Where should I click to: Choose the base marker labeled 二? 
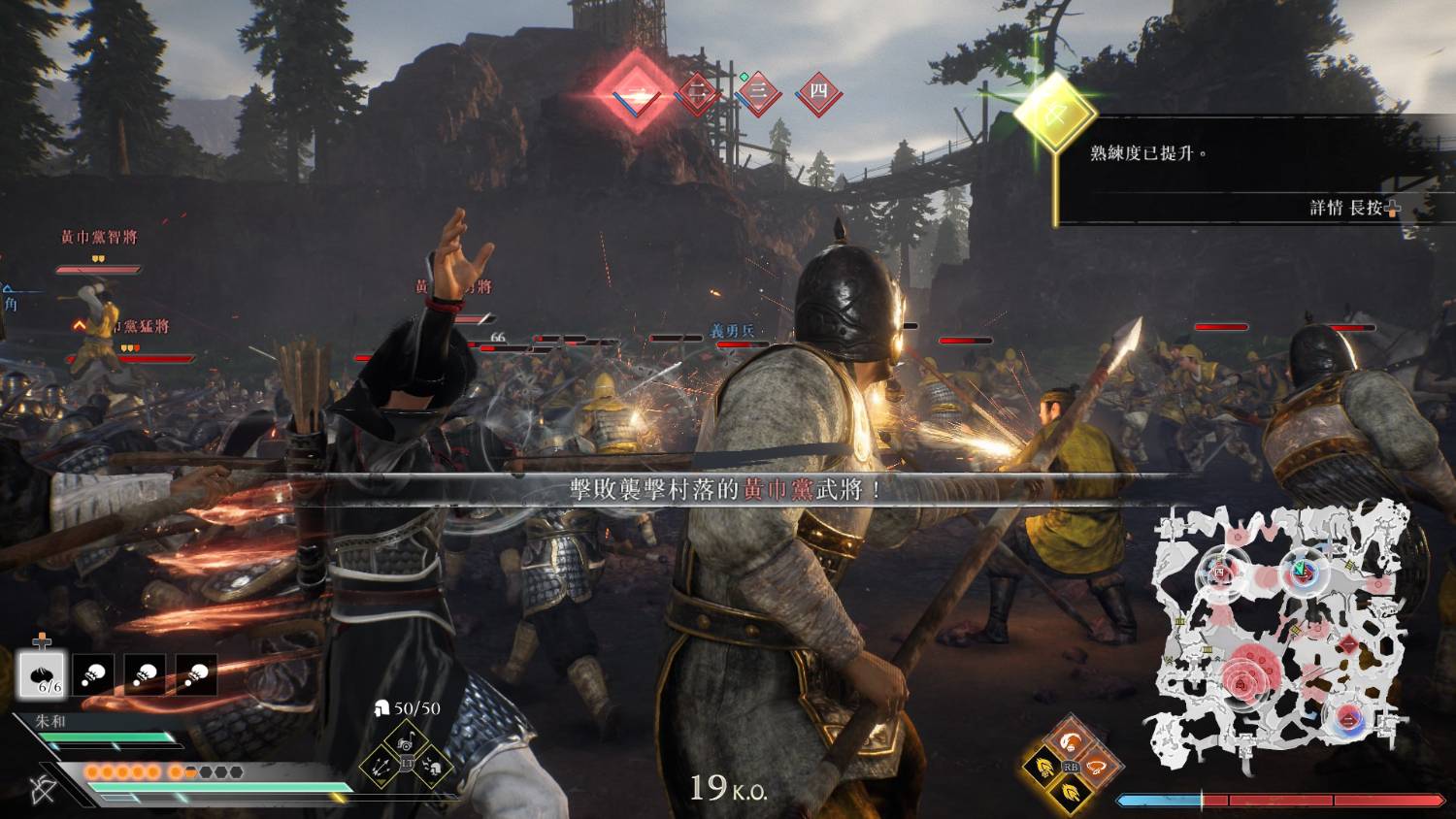pyautogui.click(x=697, y=93)
